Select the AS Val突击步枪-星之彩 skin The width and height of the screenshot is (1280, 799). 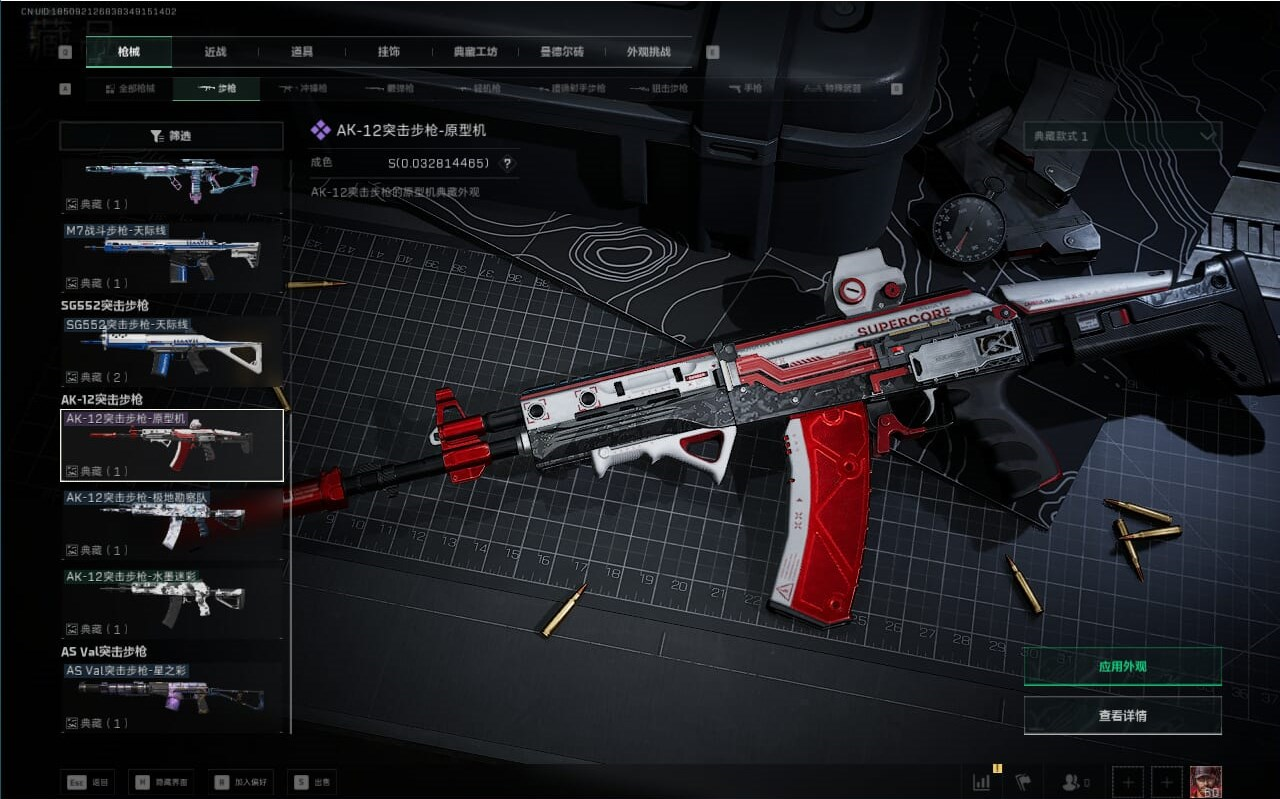(x=172, y=697)
